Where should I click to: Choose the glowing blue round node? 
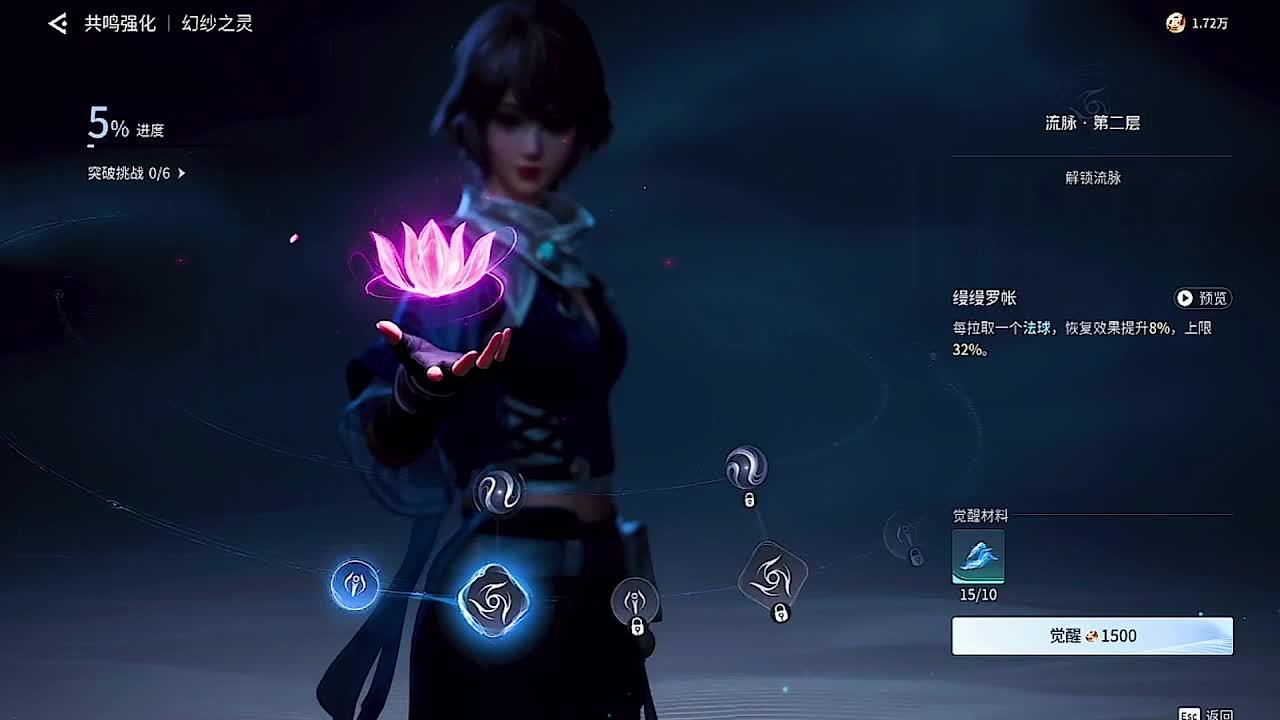coord(355,585)
